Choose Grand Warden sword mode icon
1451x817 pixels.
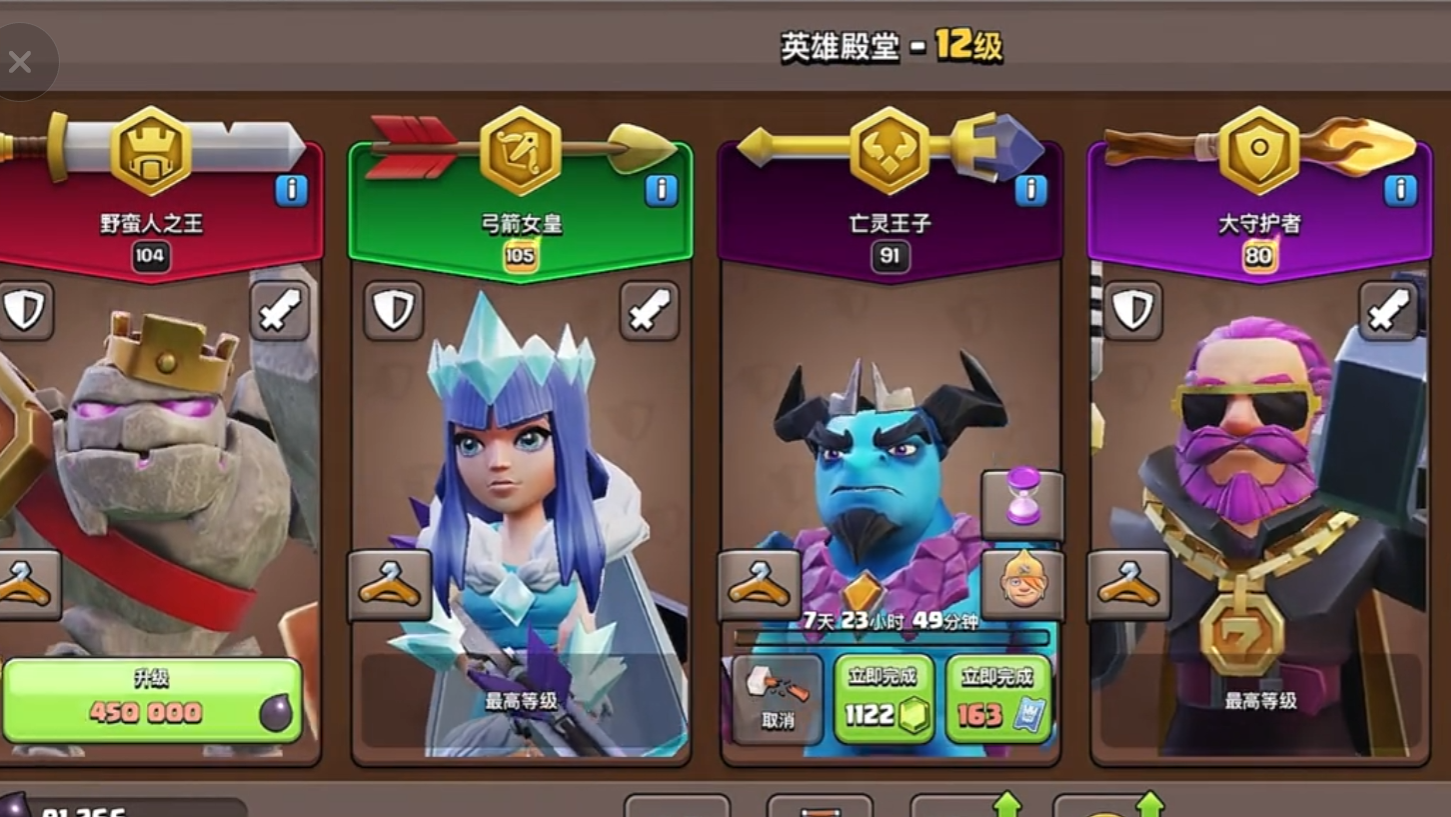coord(1388,311)
